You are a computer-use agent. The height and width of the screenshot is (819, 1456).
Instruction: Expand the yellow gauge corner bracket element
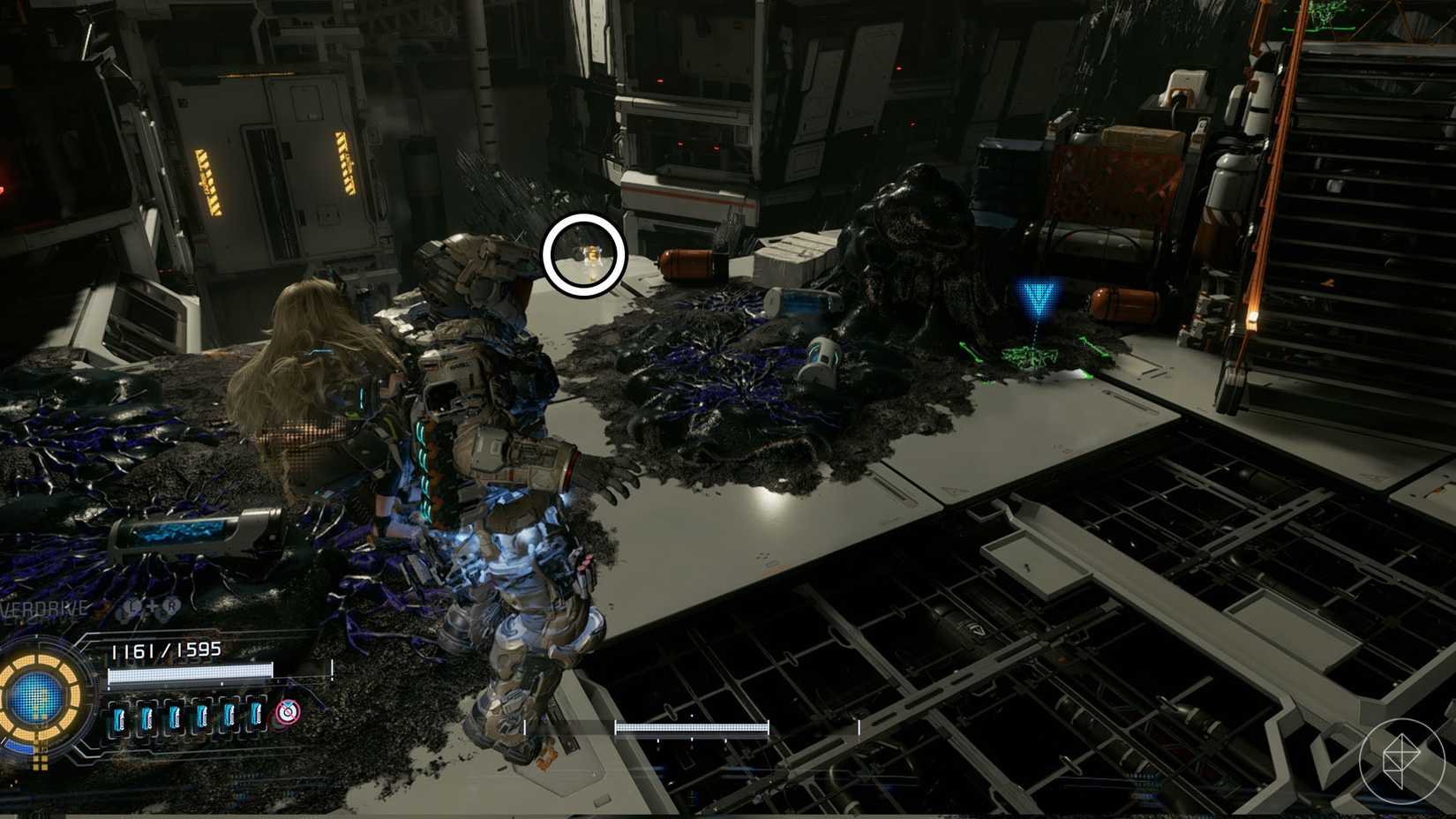point(40,760)
